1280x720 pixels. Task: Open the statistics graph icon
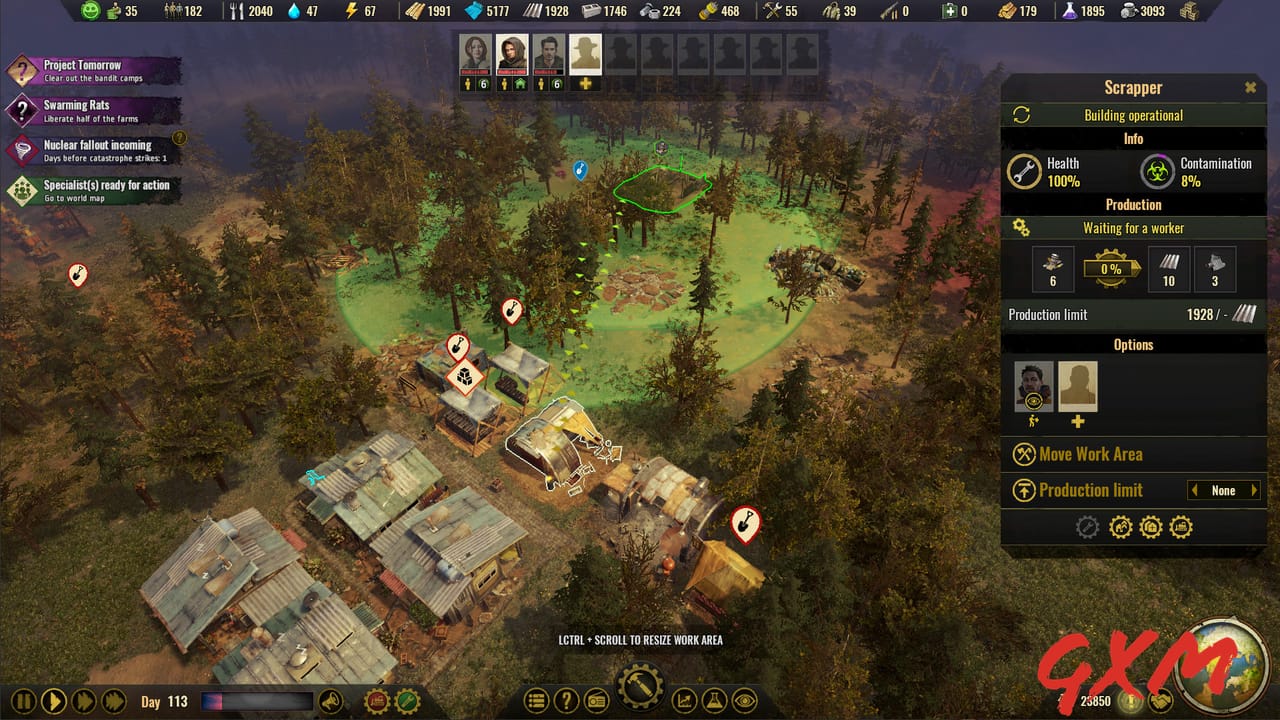tap(684, 701)
